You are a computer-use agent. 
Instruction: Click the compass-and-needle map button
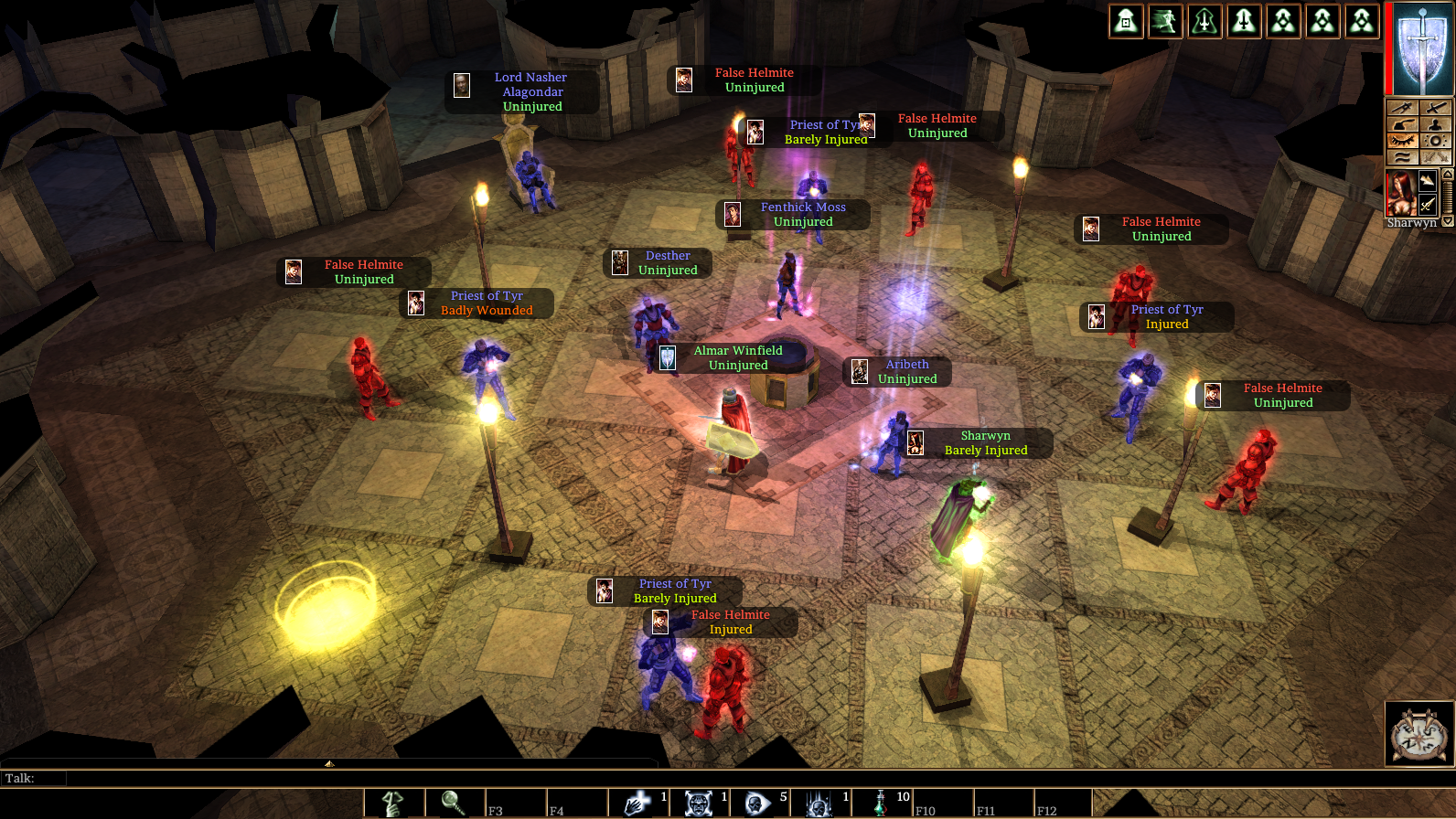pyautogui.click(x=1402, y=108)
